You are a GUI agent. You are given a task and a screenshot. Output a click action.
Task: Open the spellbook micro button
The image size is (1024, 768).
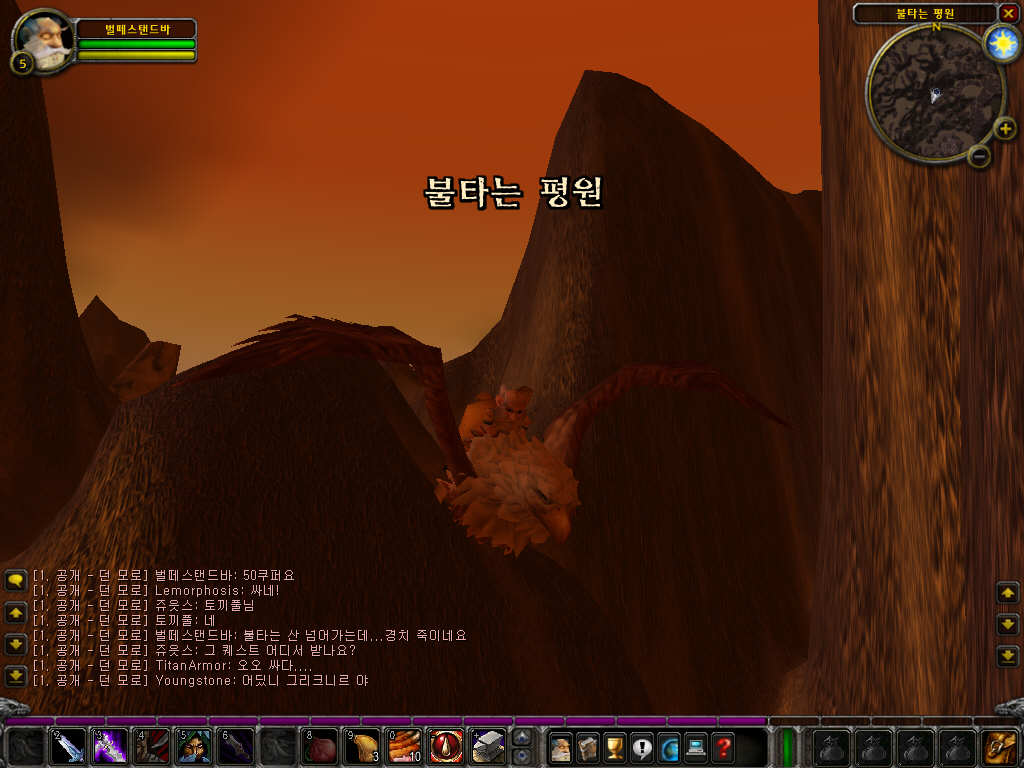(588, 747)
